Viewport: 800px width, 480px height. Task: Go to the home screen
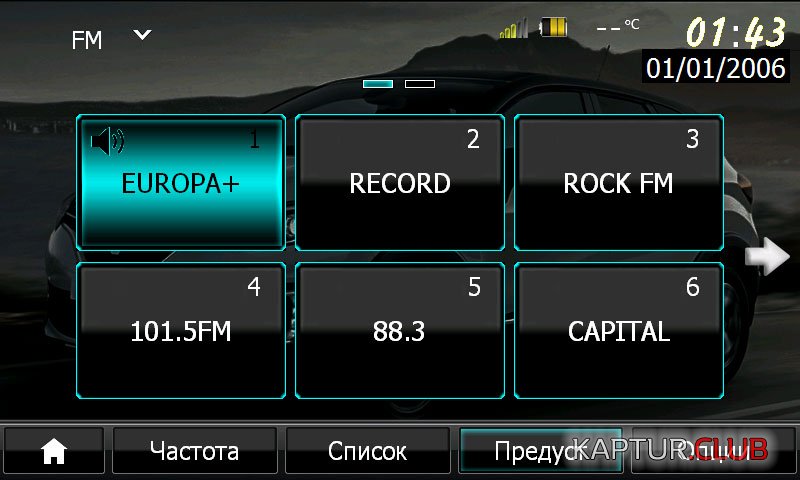53,452
